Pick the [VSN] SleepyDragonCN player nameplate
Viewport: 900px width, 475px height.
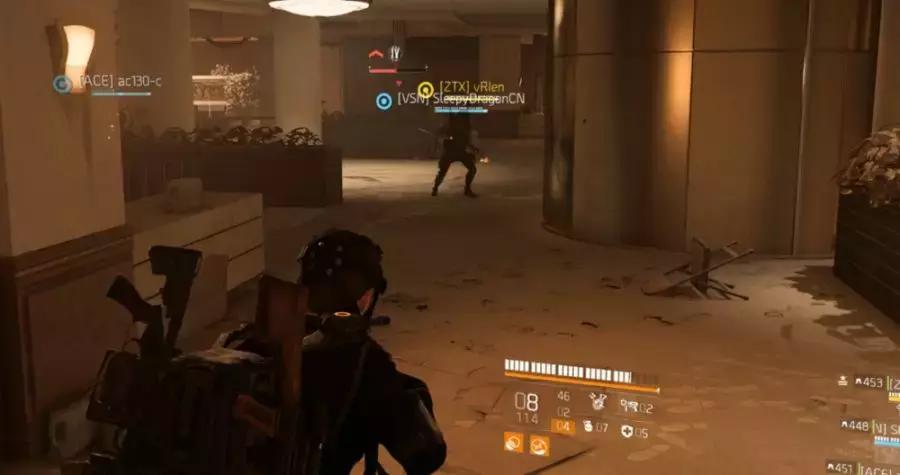point(440,100)
